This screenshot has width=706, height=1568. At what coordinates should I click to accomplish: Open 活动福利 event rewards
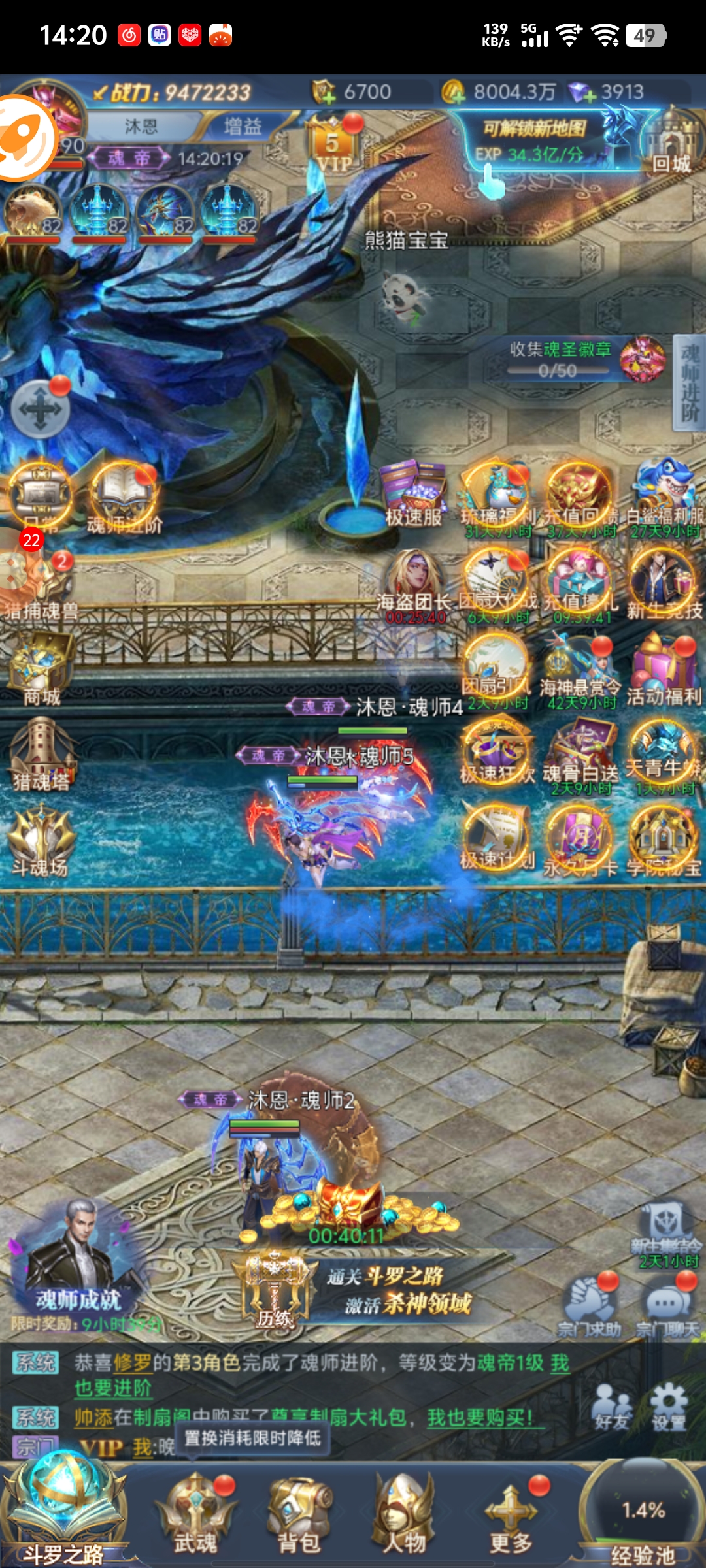(x=664, y=670)
